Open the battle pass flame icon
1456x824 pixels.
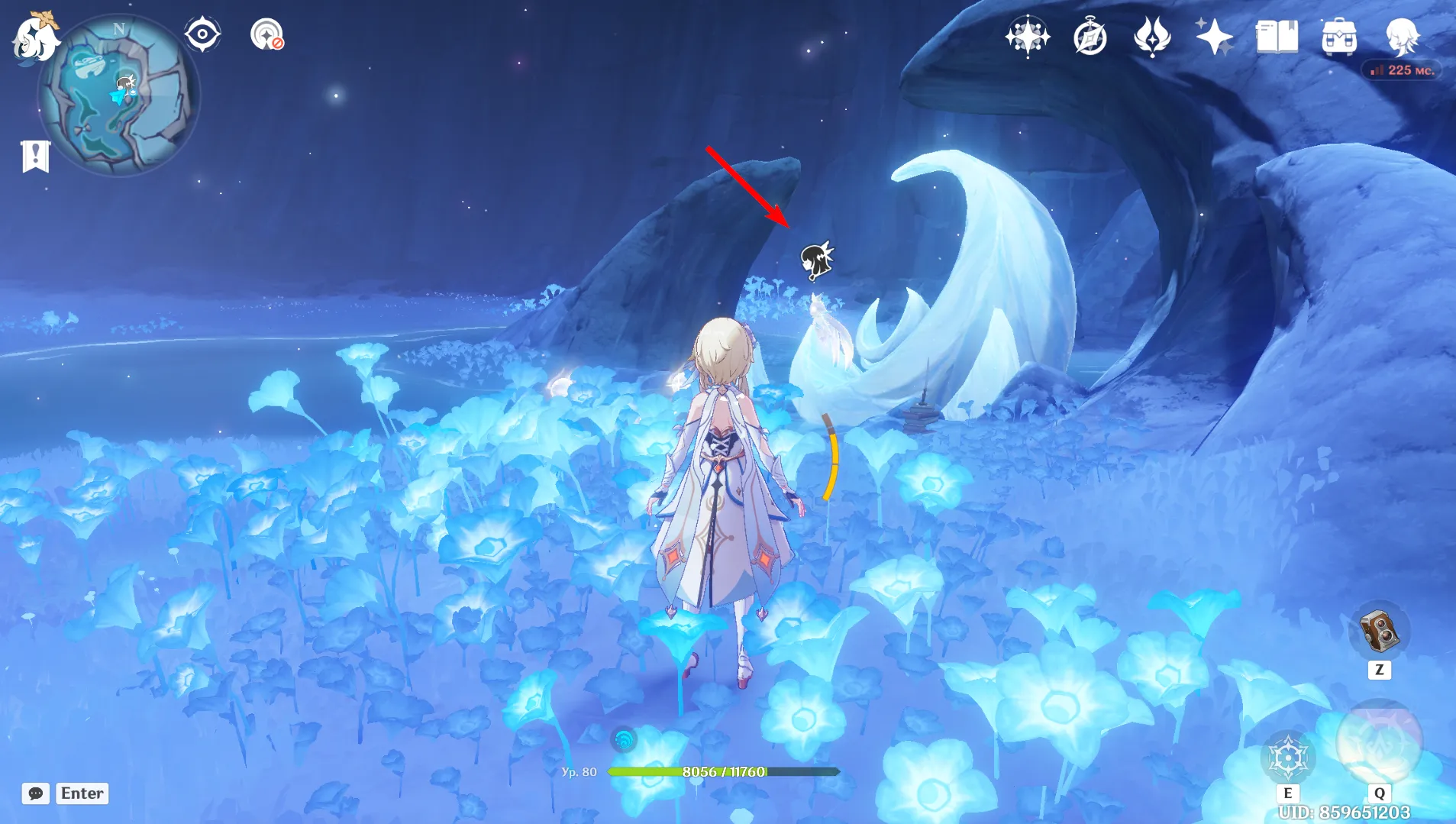pyautogui.click(x=1152, y=37)
